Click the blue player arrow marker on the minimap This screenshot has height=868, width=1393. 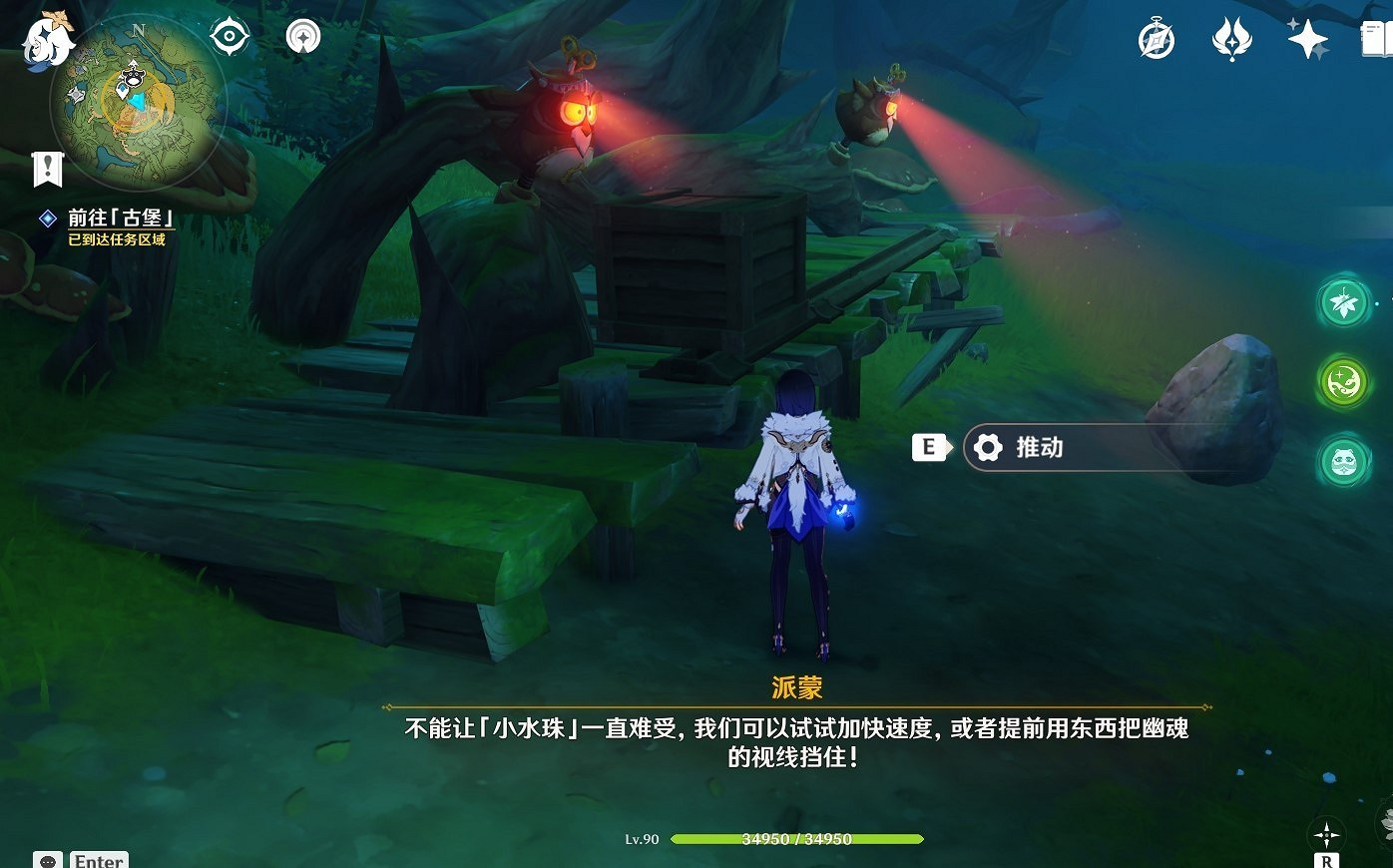tap(137, 100)
